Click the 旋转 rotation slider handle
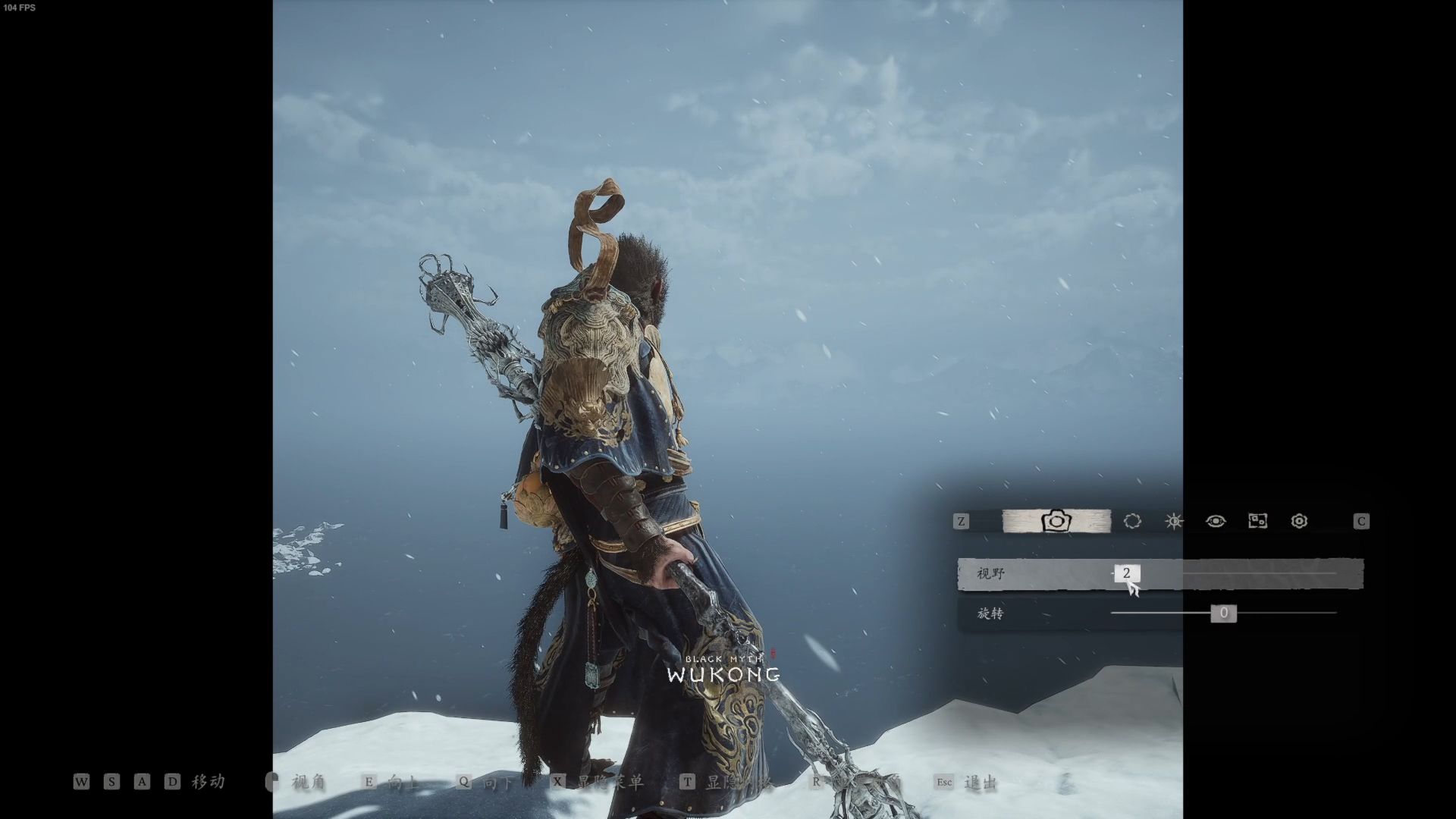Viewport: 1456px width, 819px height. 1223,613
